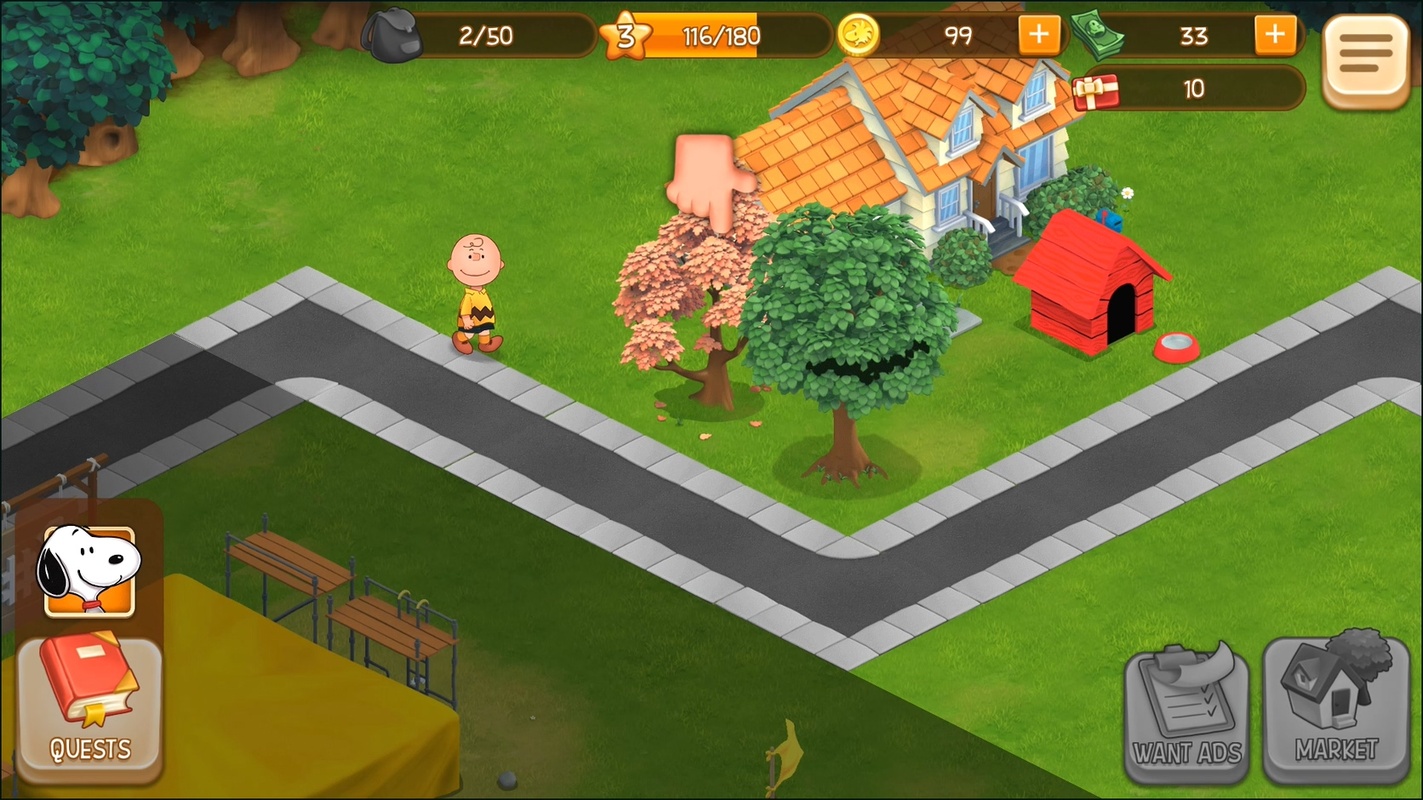Open the backpack inventory
This screenshot has width=1423, height=800.
pyautogui.click(x=392, y=37)
